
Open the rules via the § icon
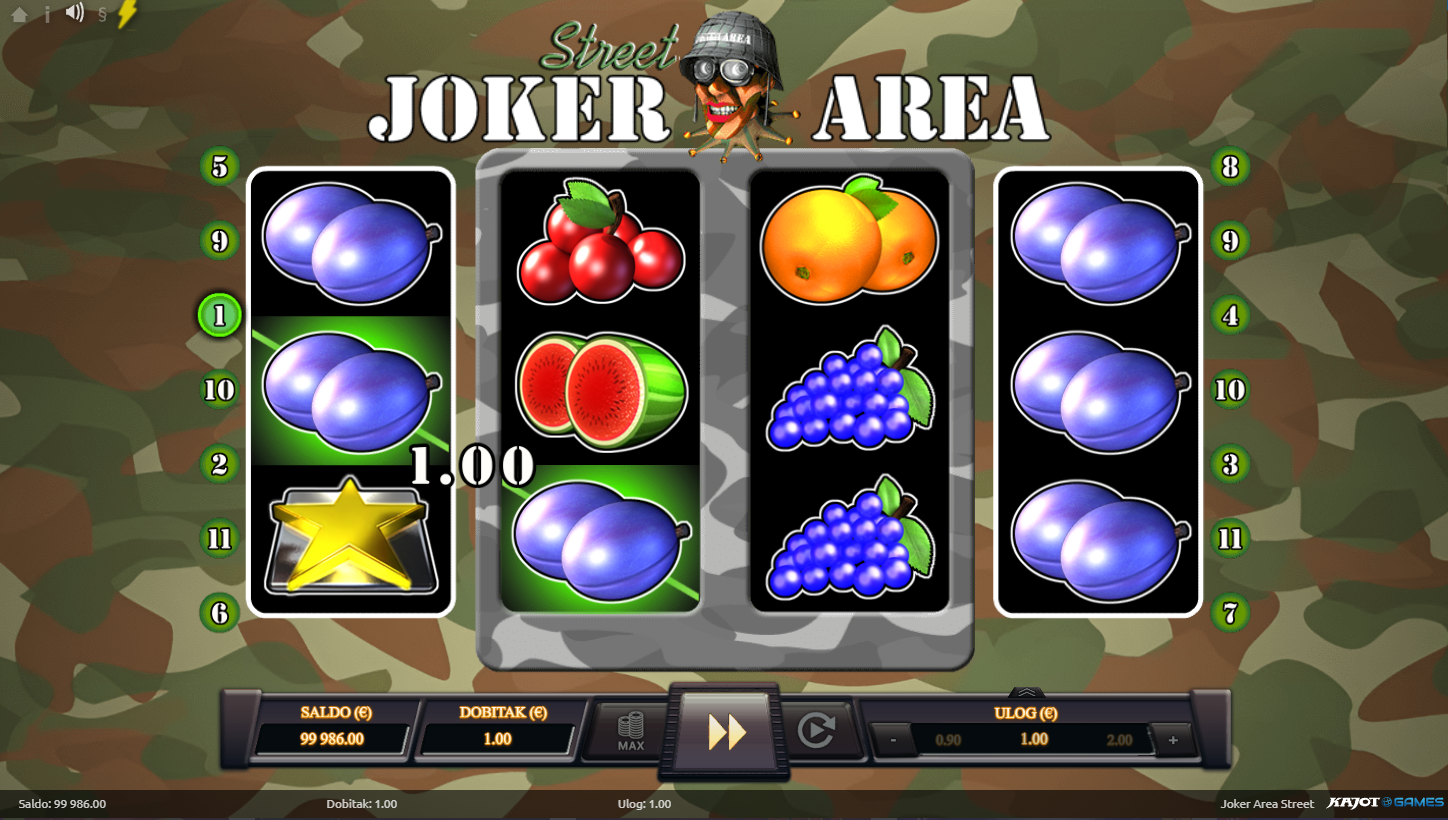pos(102,15)
